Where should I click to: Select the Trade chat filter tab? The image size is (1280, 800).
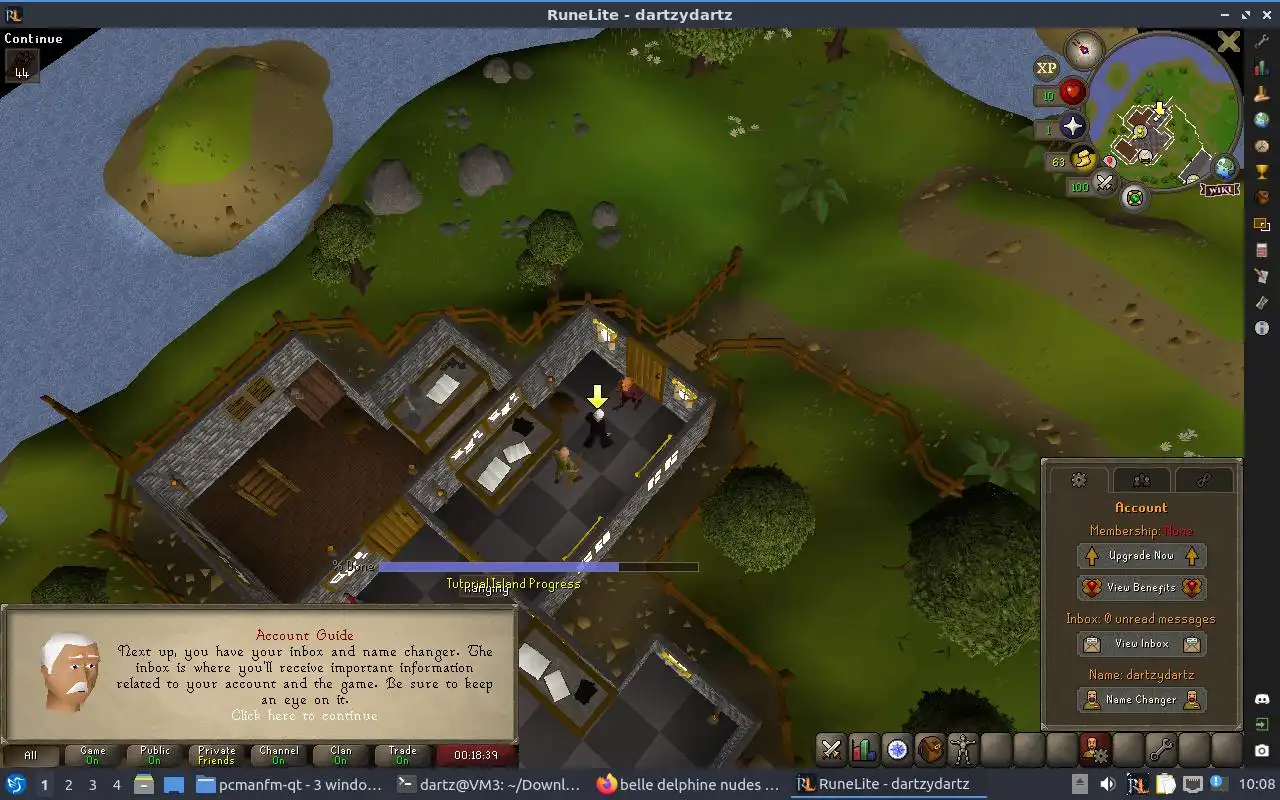coord(403,755)
